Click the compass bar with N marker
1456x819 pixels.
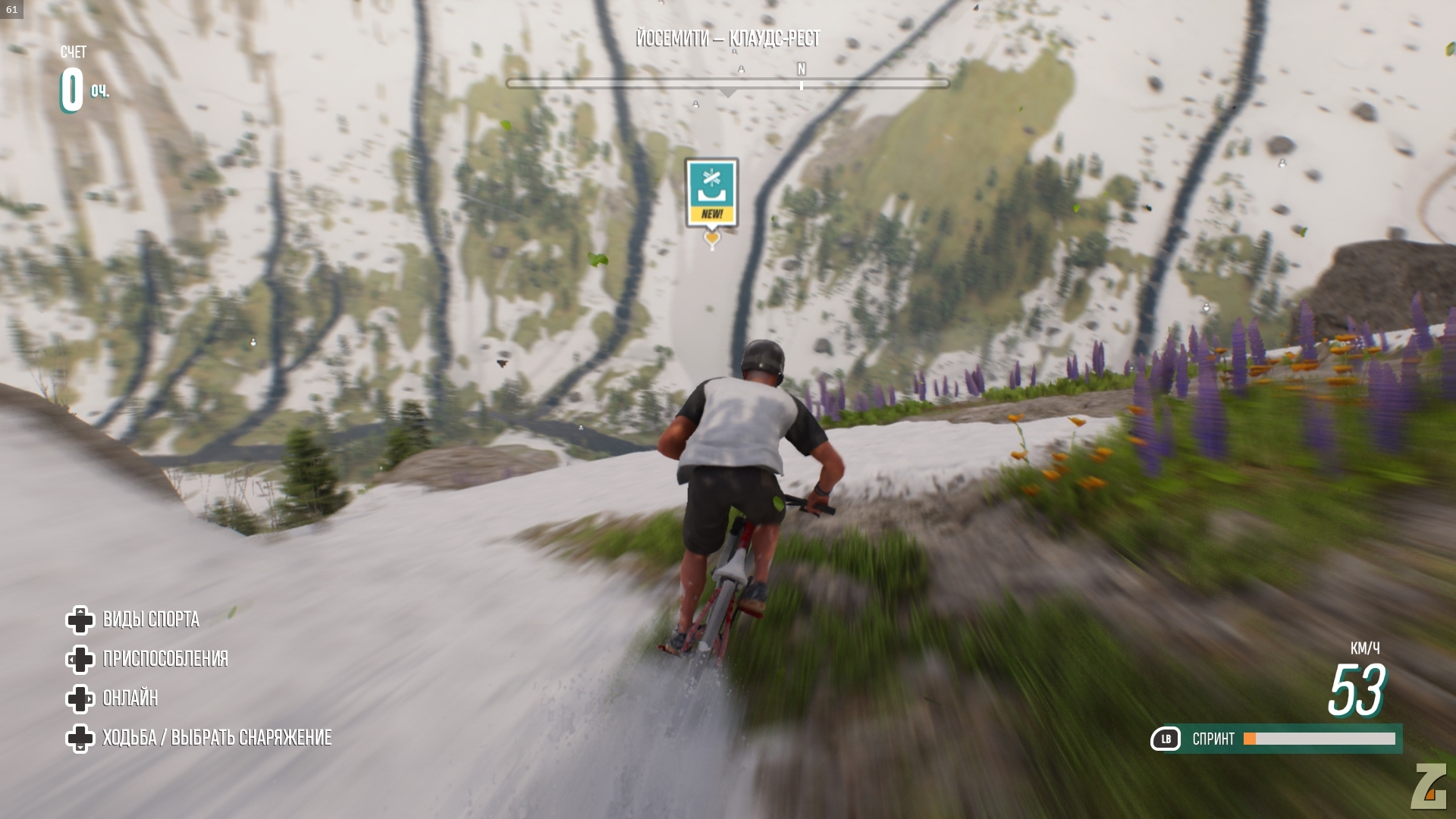click(727, 83)
